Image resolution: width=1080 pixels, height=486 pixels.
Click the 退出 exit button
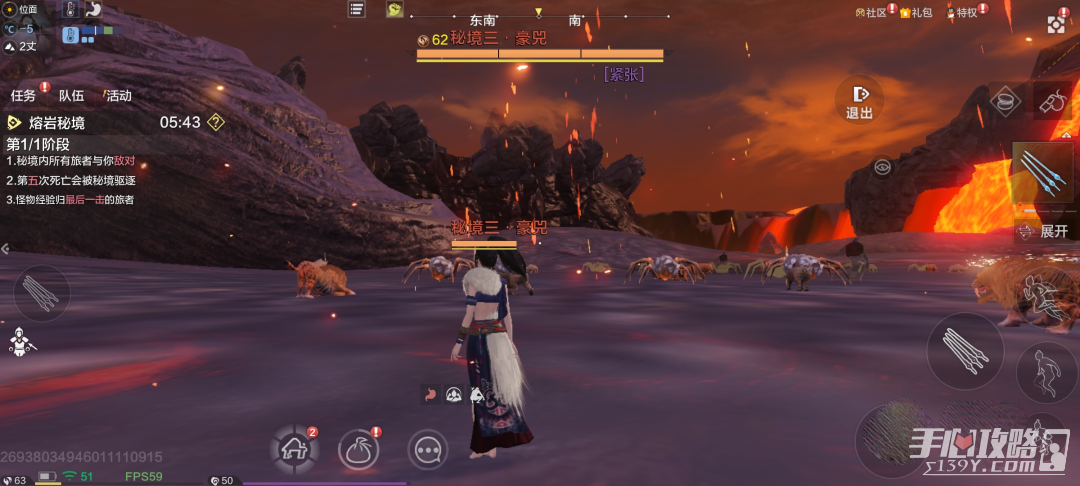tap(859, 101)
